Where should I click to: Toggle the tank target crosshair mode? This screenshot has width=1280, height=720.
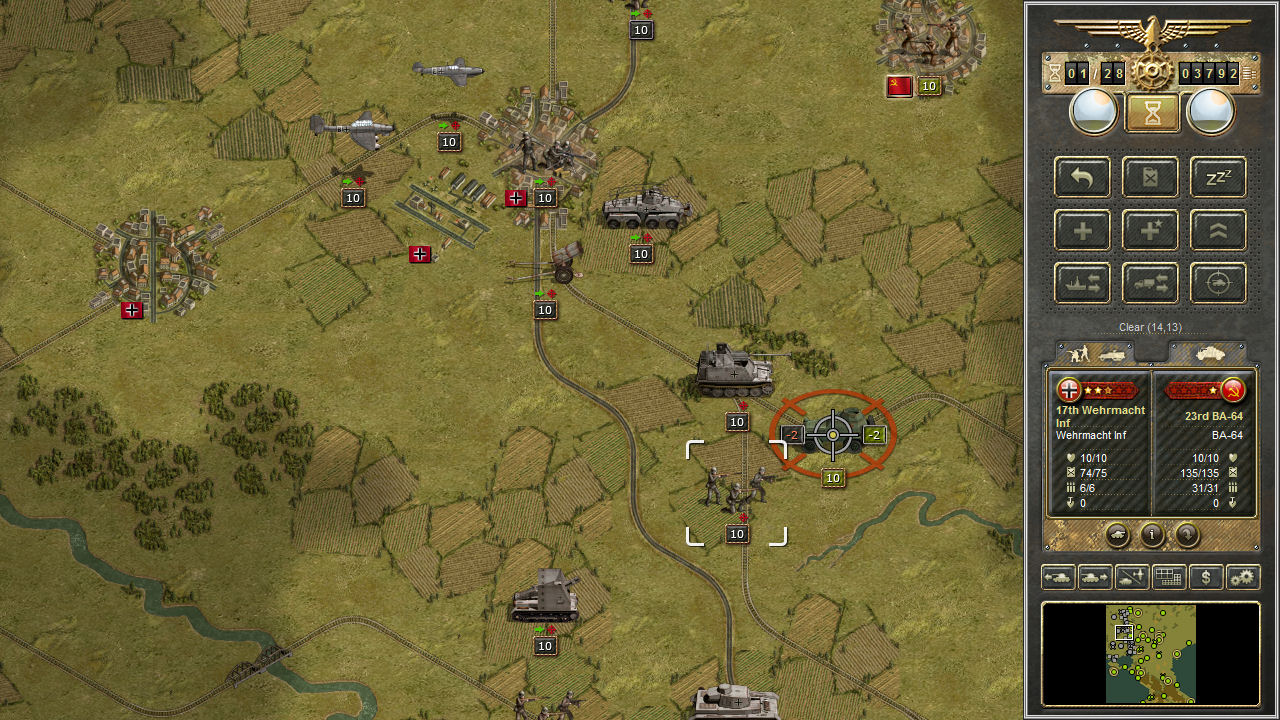tap(1218, 283)
